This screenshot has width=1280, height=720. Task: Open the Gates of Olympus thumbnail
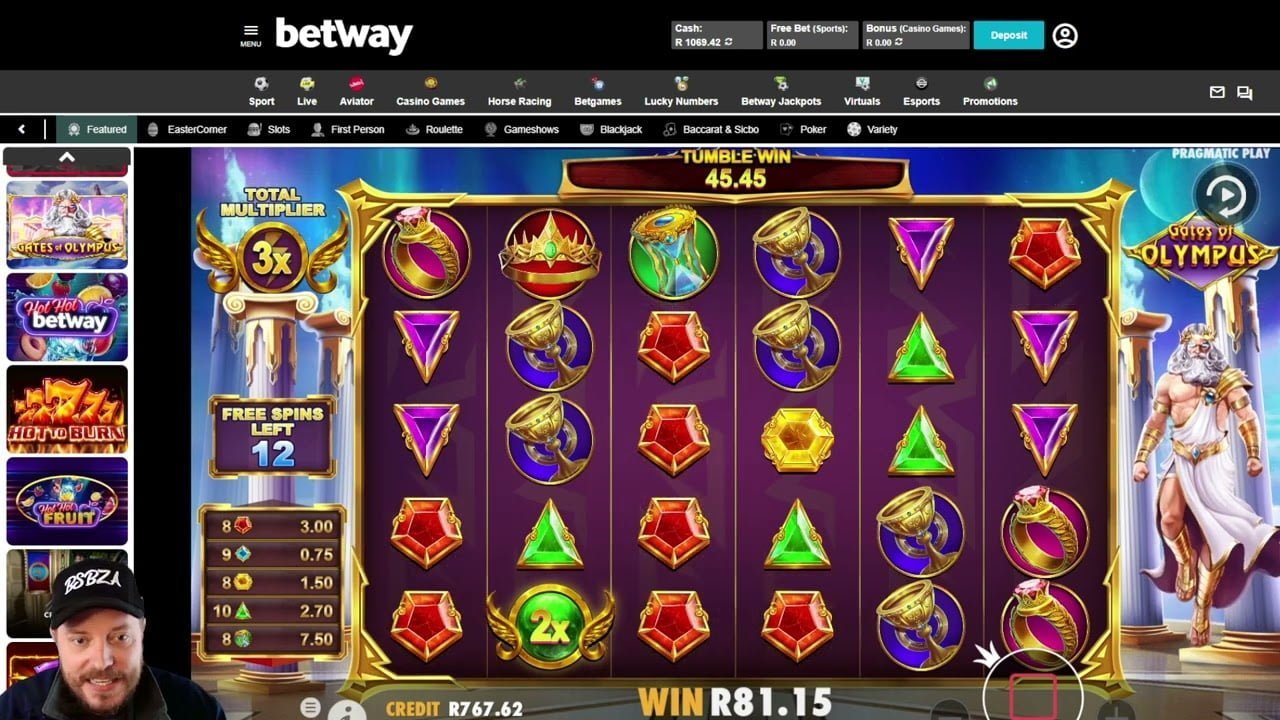tap(66, 225)
